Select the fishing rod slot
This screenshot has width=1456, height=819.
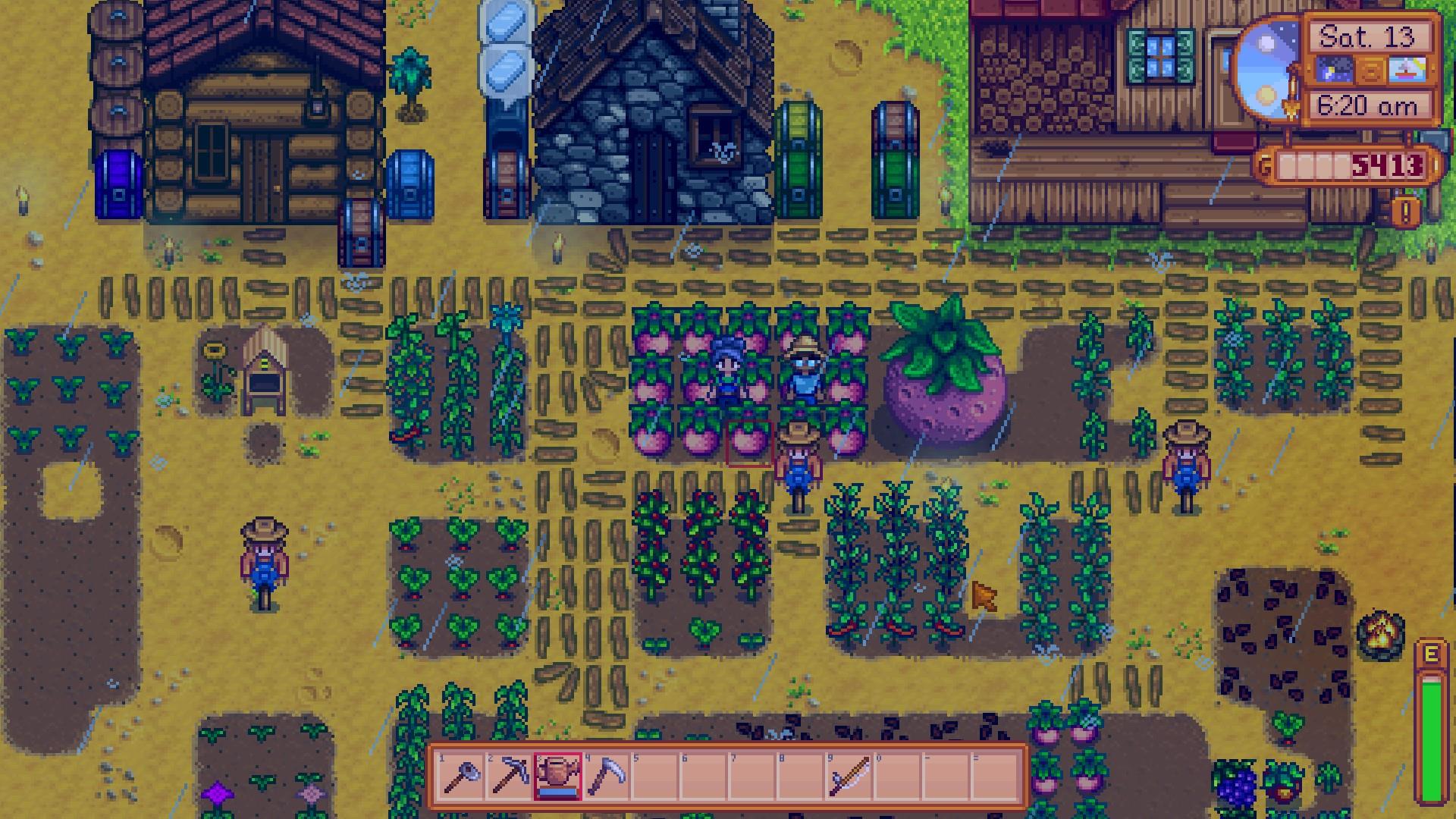[849, 777]
